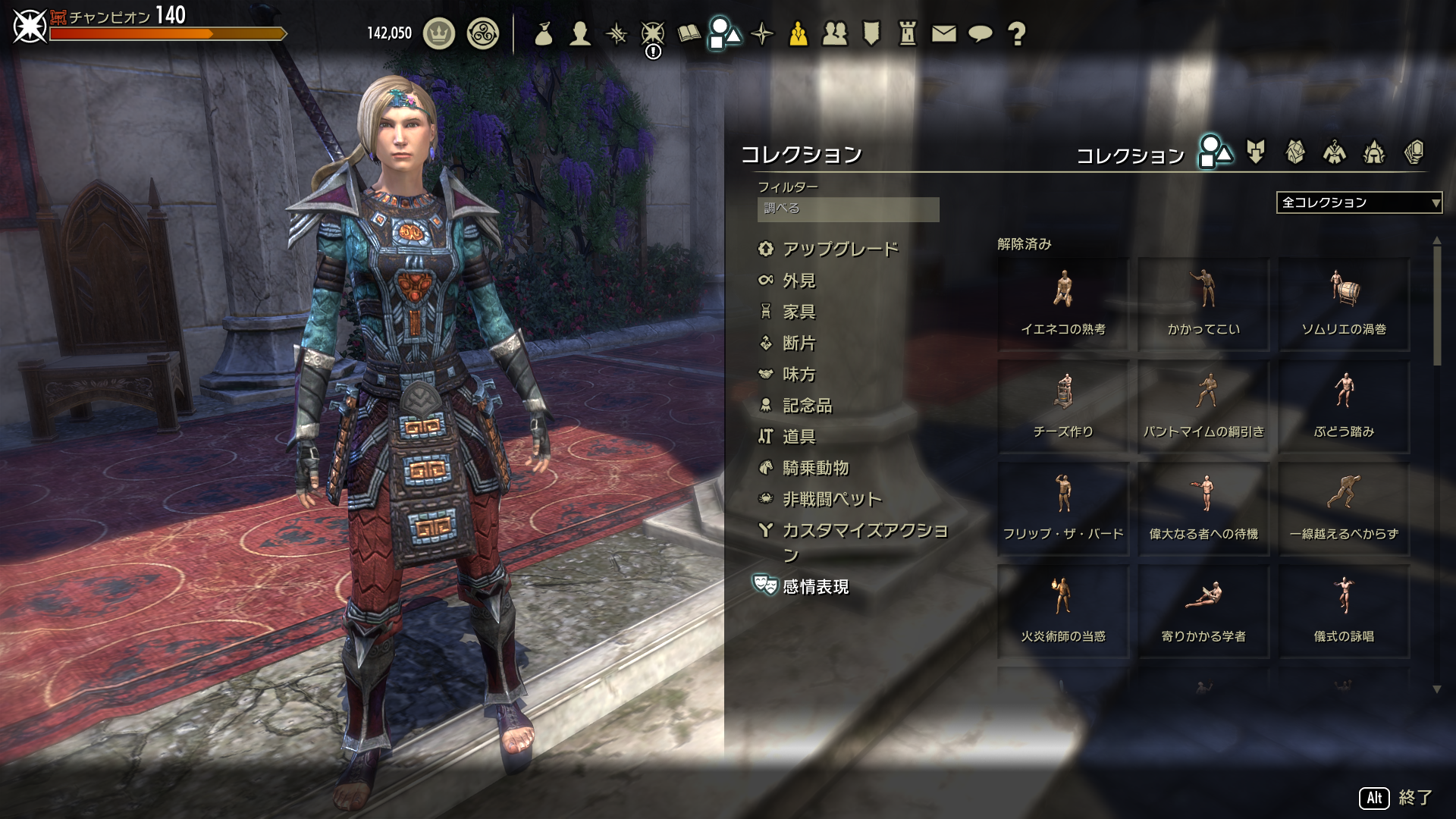Screen dimensions: 1456x819
Task: Show the 断片 category
Action: [799, 343]
